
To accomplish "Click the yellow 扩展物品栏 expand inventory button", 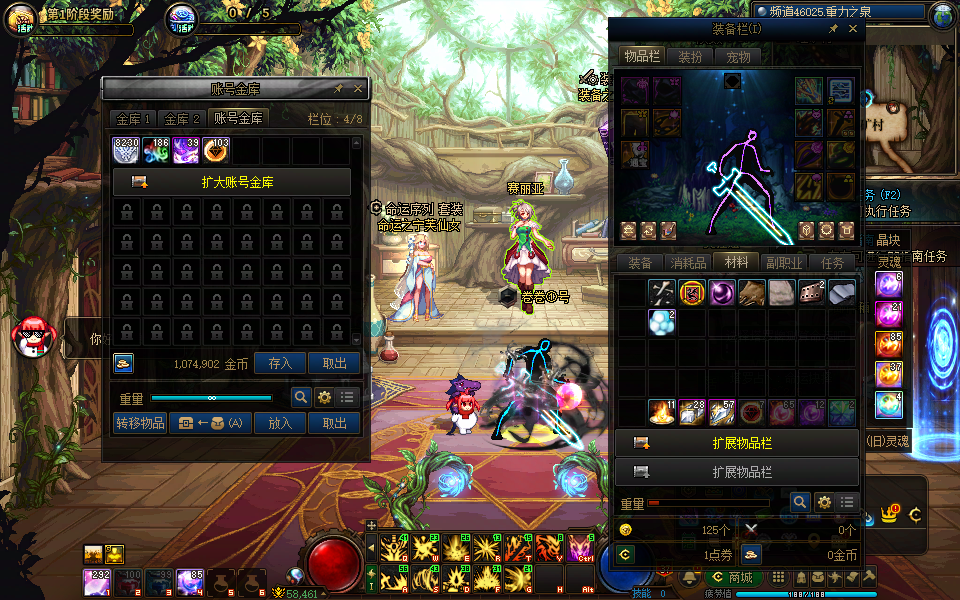I will [737, 443].
